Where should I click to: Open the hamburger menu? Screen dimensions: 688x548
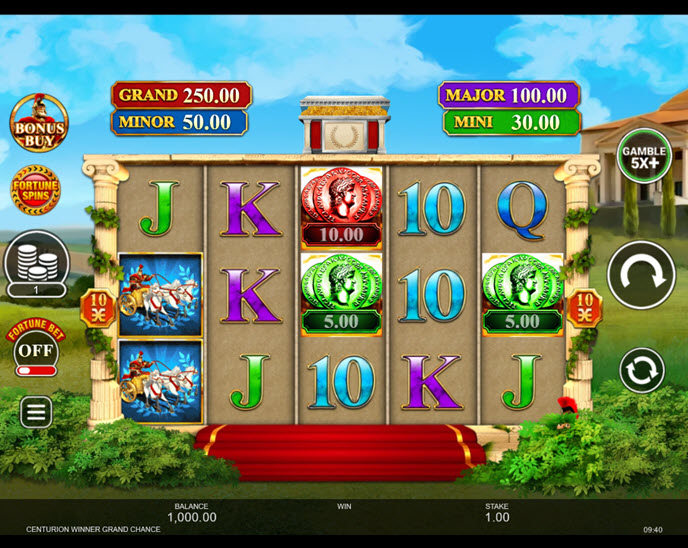[36, 411]
